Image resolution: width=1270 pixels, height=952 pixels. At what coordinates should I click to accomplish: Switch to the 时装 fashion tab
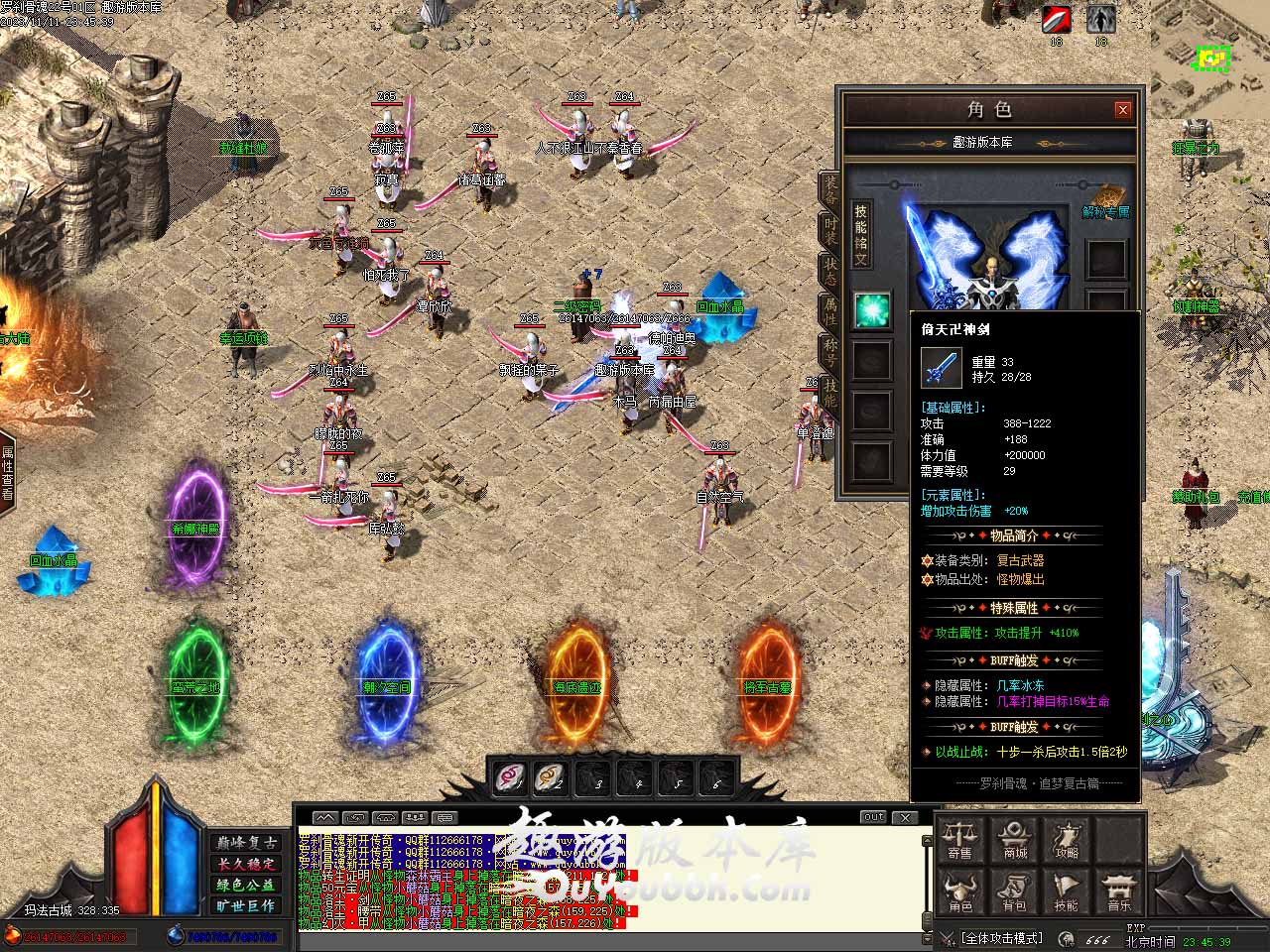coord(829,229)
